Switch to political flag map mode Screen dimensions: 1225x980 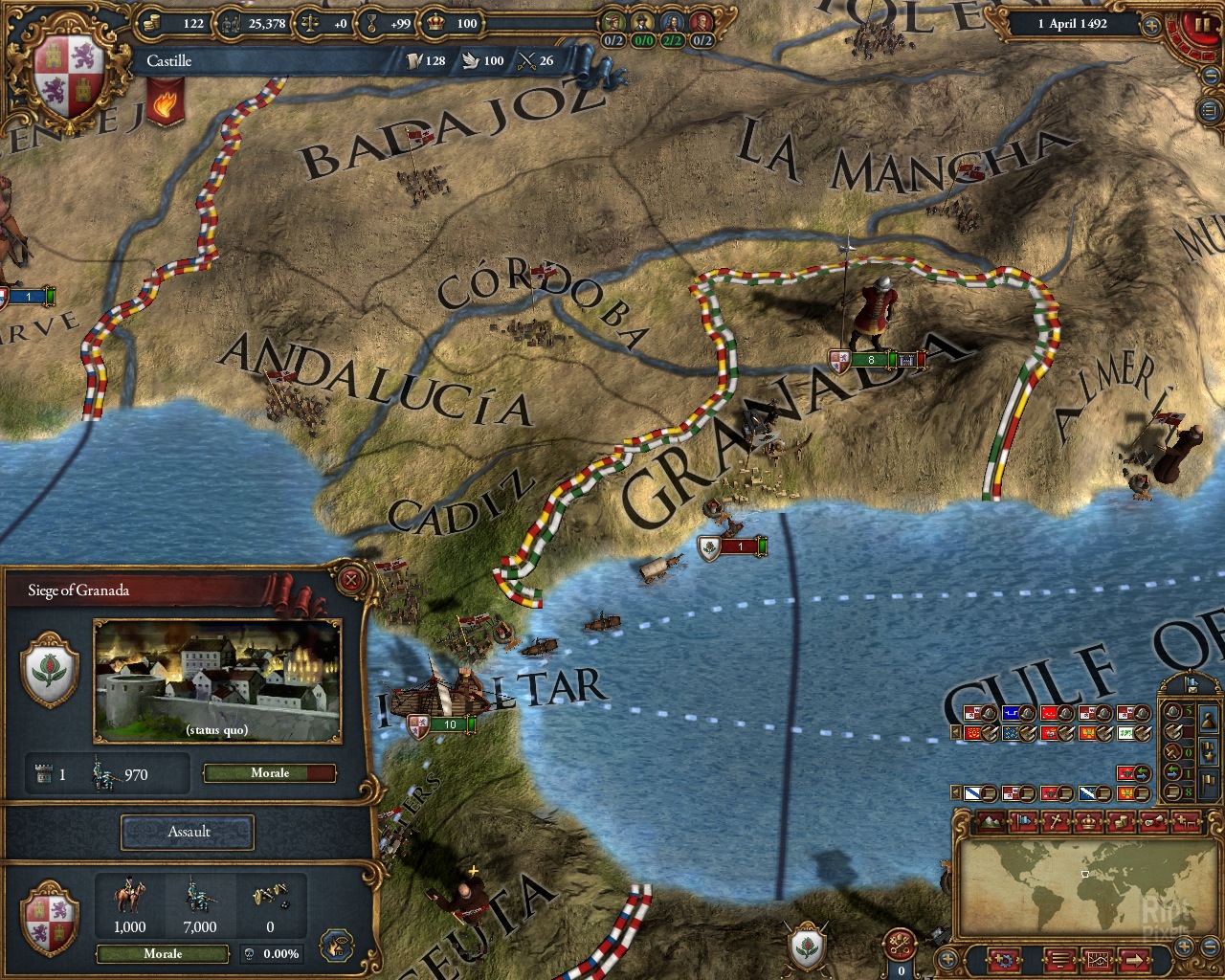tap(1024, 822)
